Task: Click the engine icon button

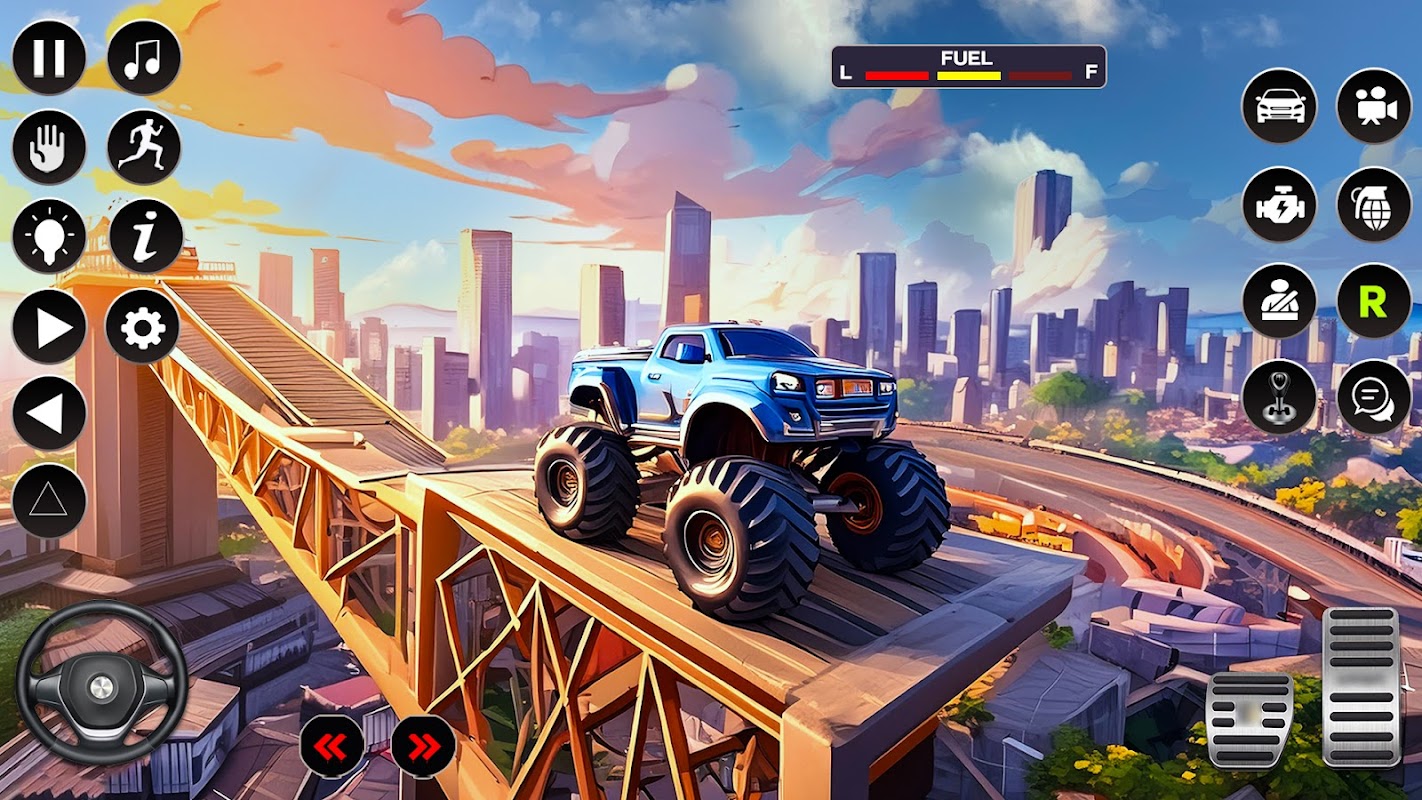Action: pos(1279,204)
